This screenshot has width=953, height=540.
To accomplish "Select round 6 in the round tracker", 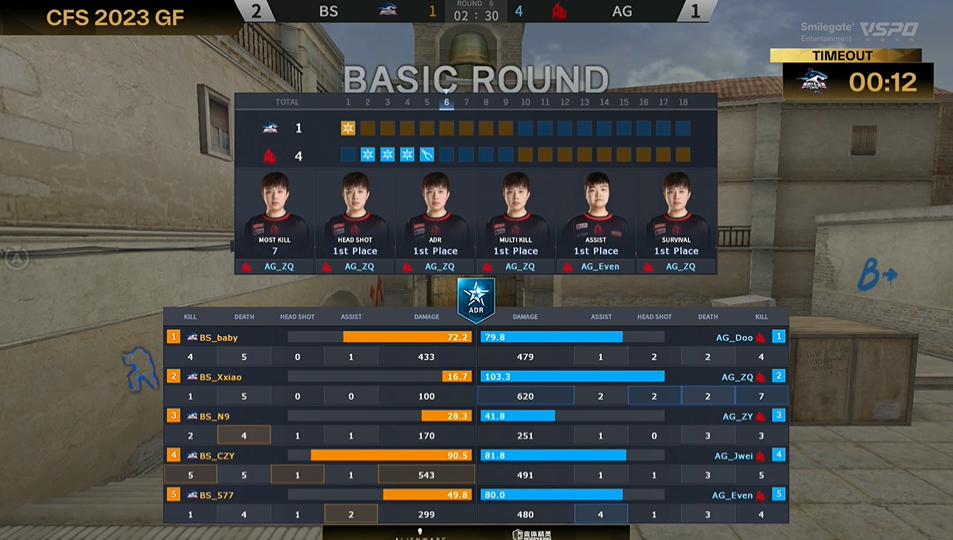I will pos(446,102).
